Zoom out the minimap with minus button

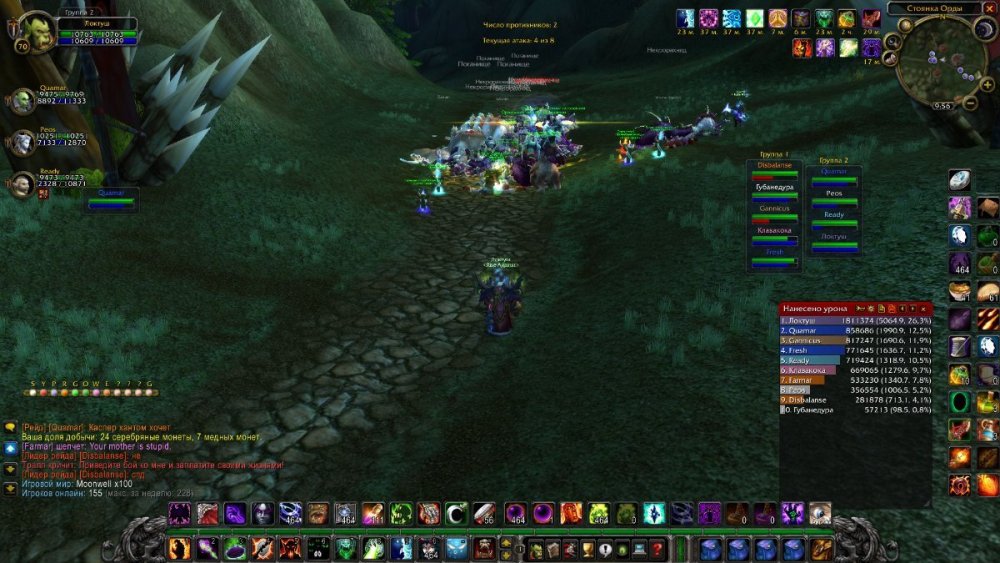[970, 103]
